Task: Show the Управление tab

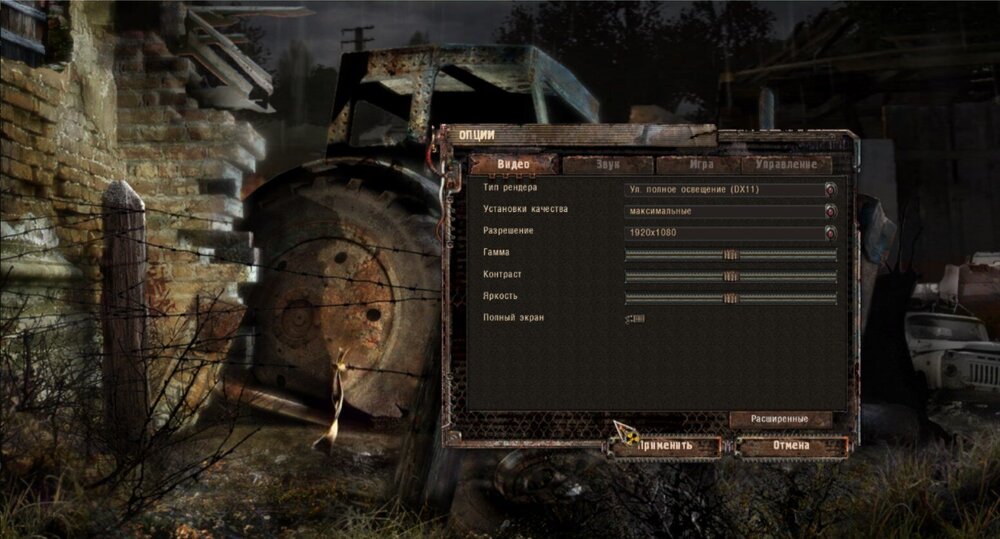Action: (x=787, y=165)
